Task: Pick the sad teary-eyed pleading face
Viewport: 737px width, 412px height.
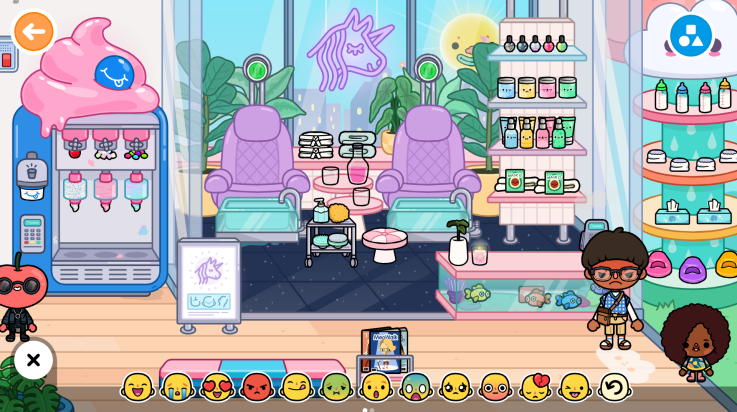Action: tap(456, 387)
